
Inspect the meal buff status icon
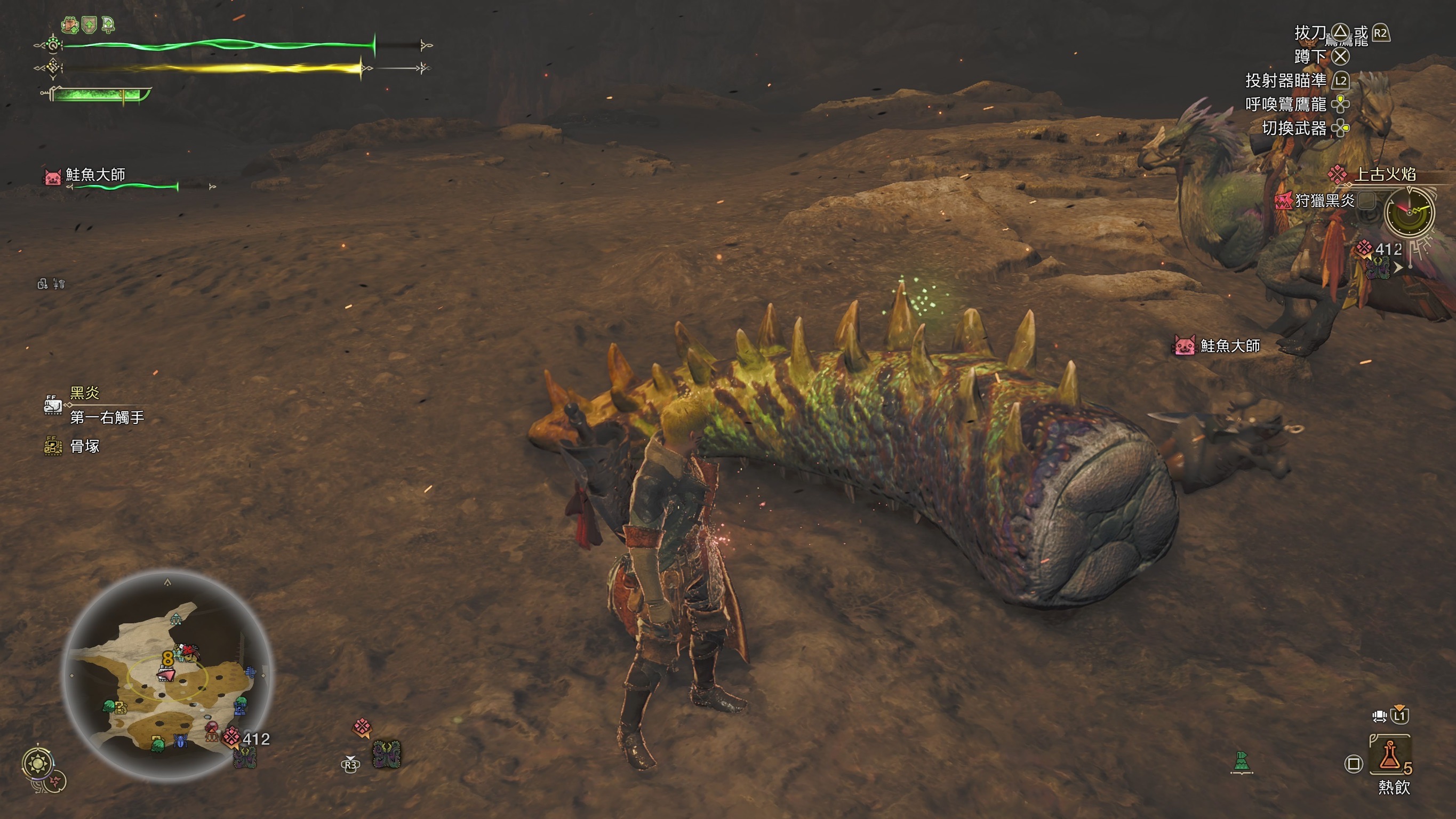coord(69,25)
